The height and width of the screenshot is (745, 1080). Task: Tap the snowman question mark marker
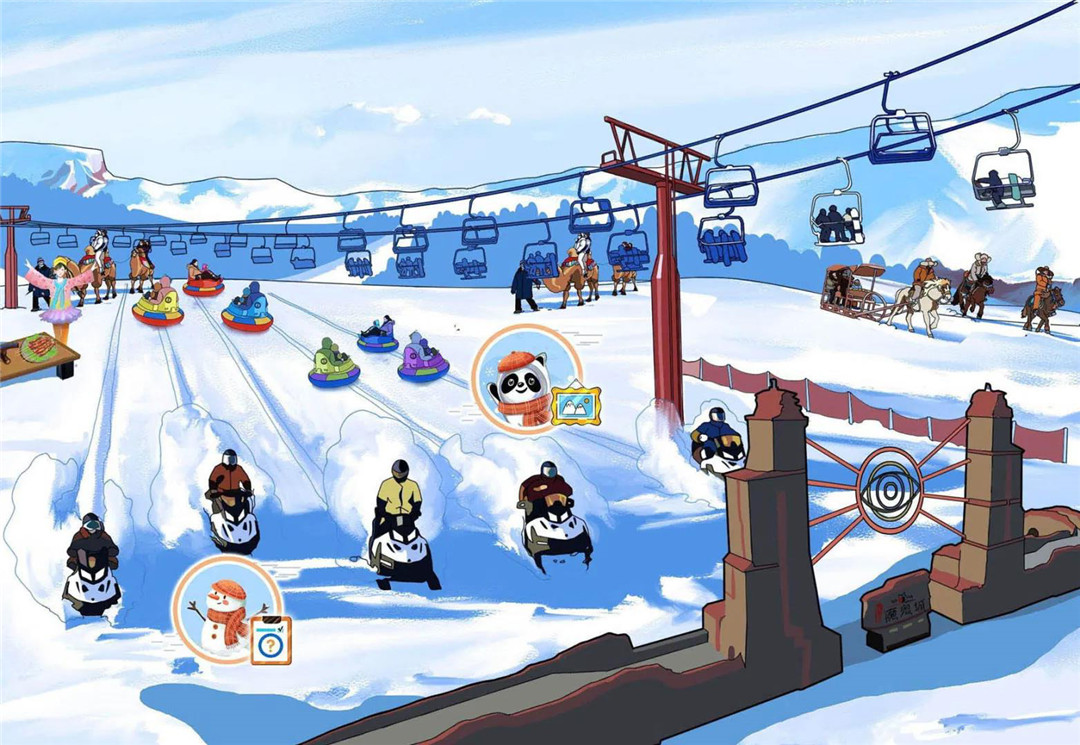[x=227, y=610]
